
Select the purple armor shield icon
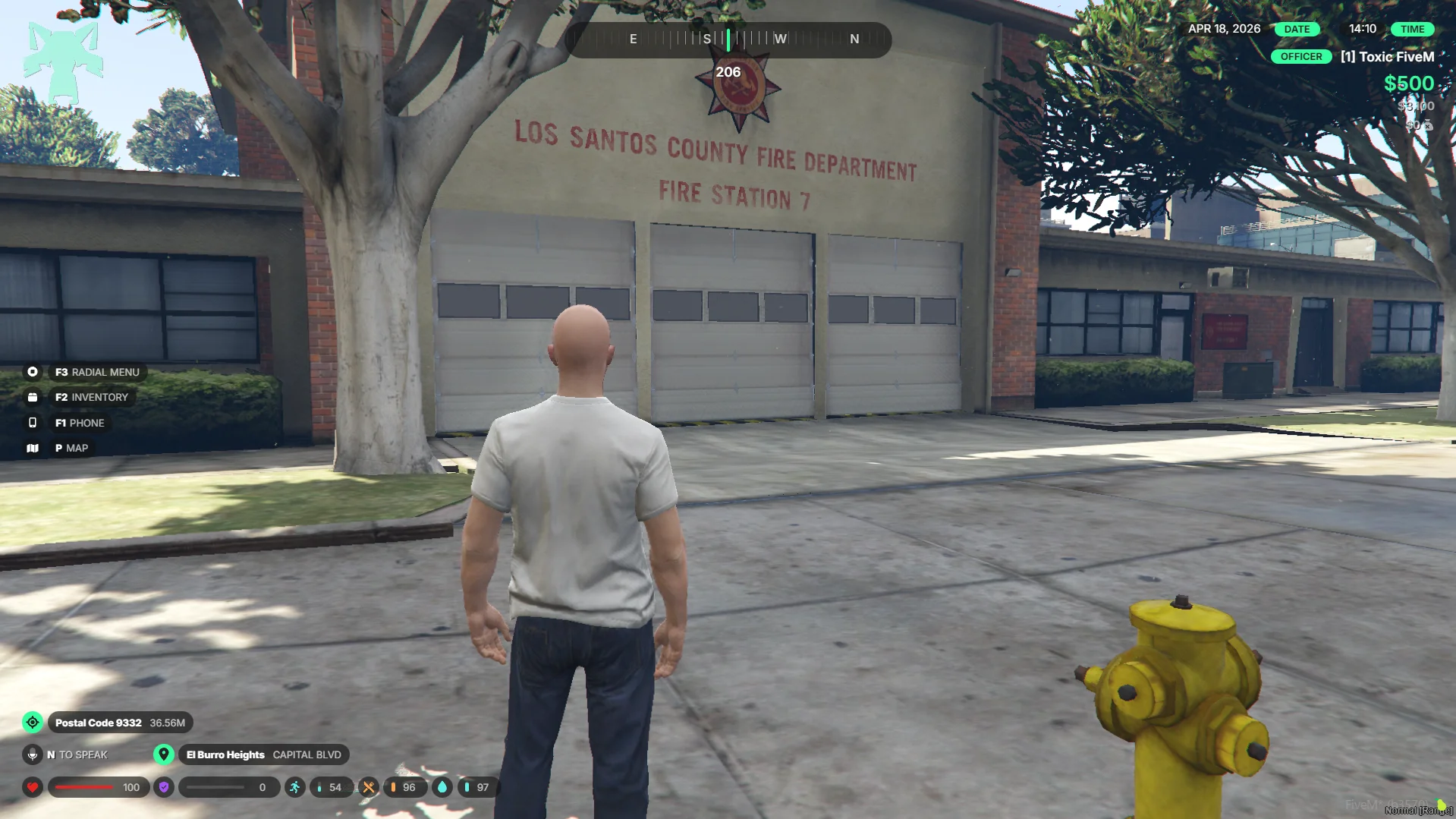164,787
